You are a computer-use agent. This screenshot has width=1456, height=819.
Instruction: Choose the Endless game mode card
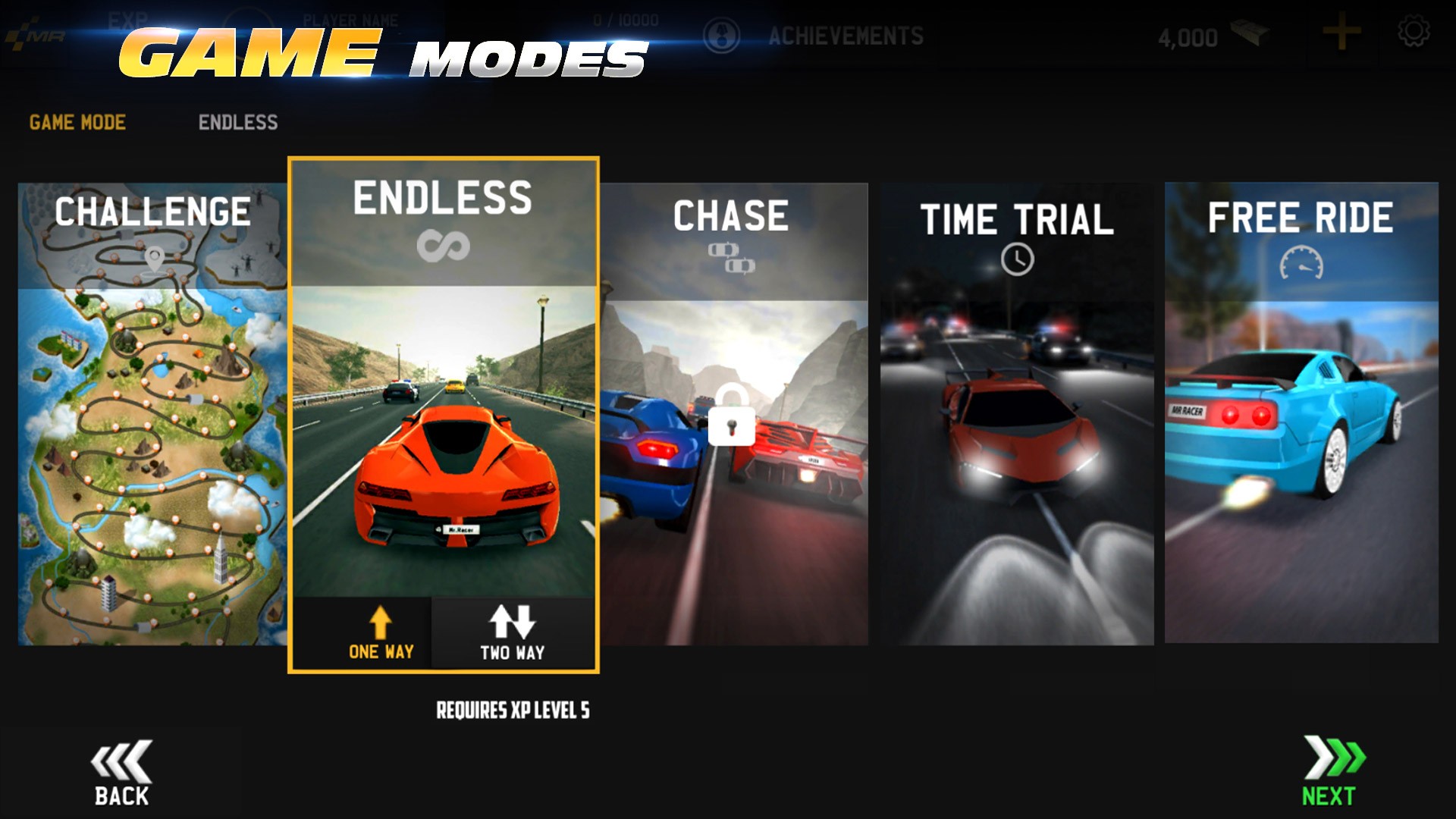(443, 379)
